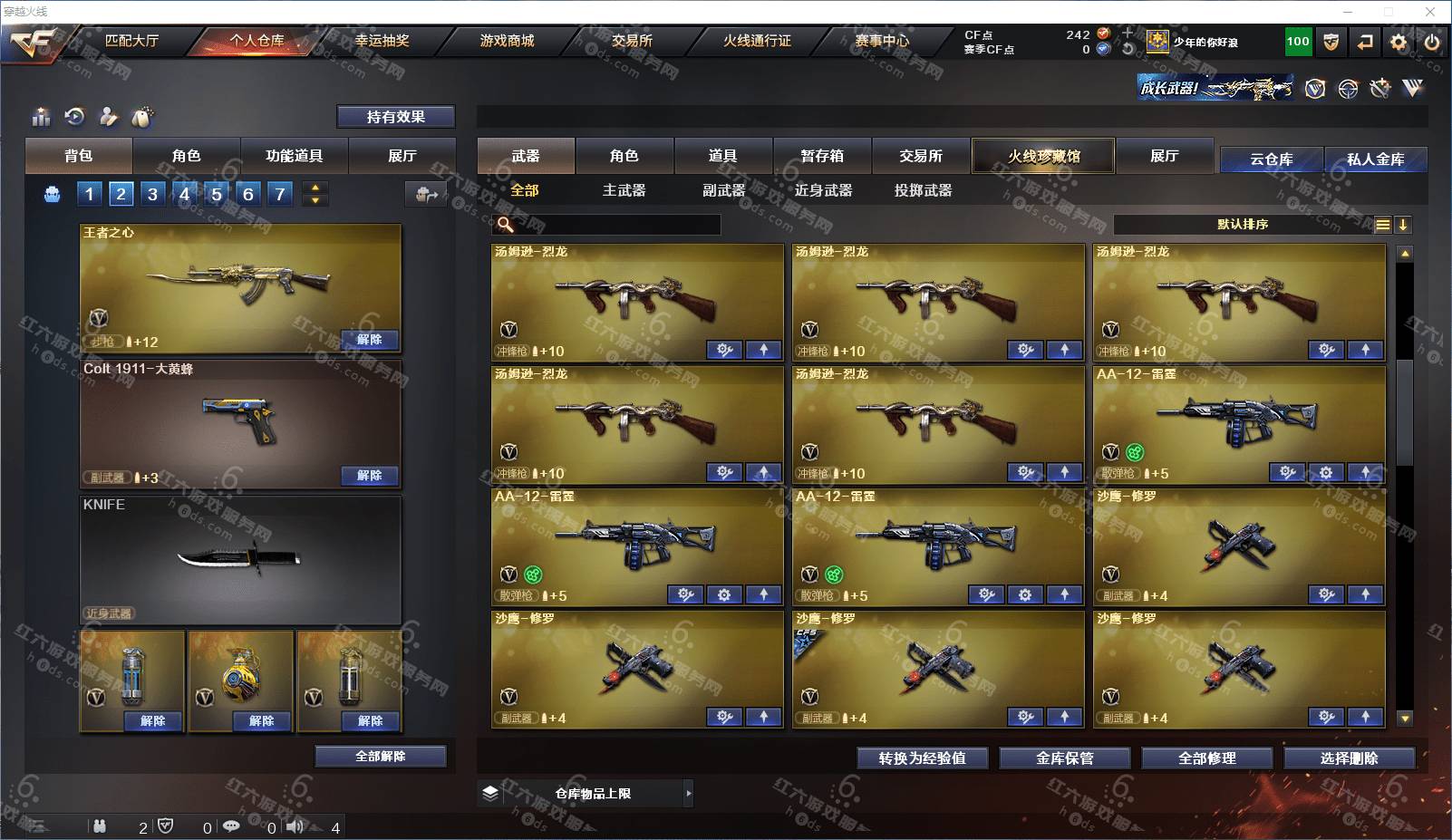The image size is (1452, 840).
Task: Select the KNIFE melee weapon slot
Action: [x=240, y=559]
